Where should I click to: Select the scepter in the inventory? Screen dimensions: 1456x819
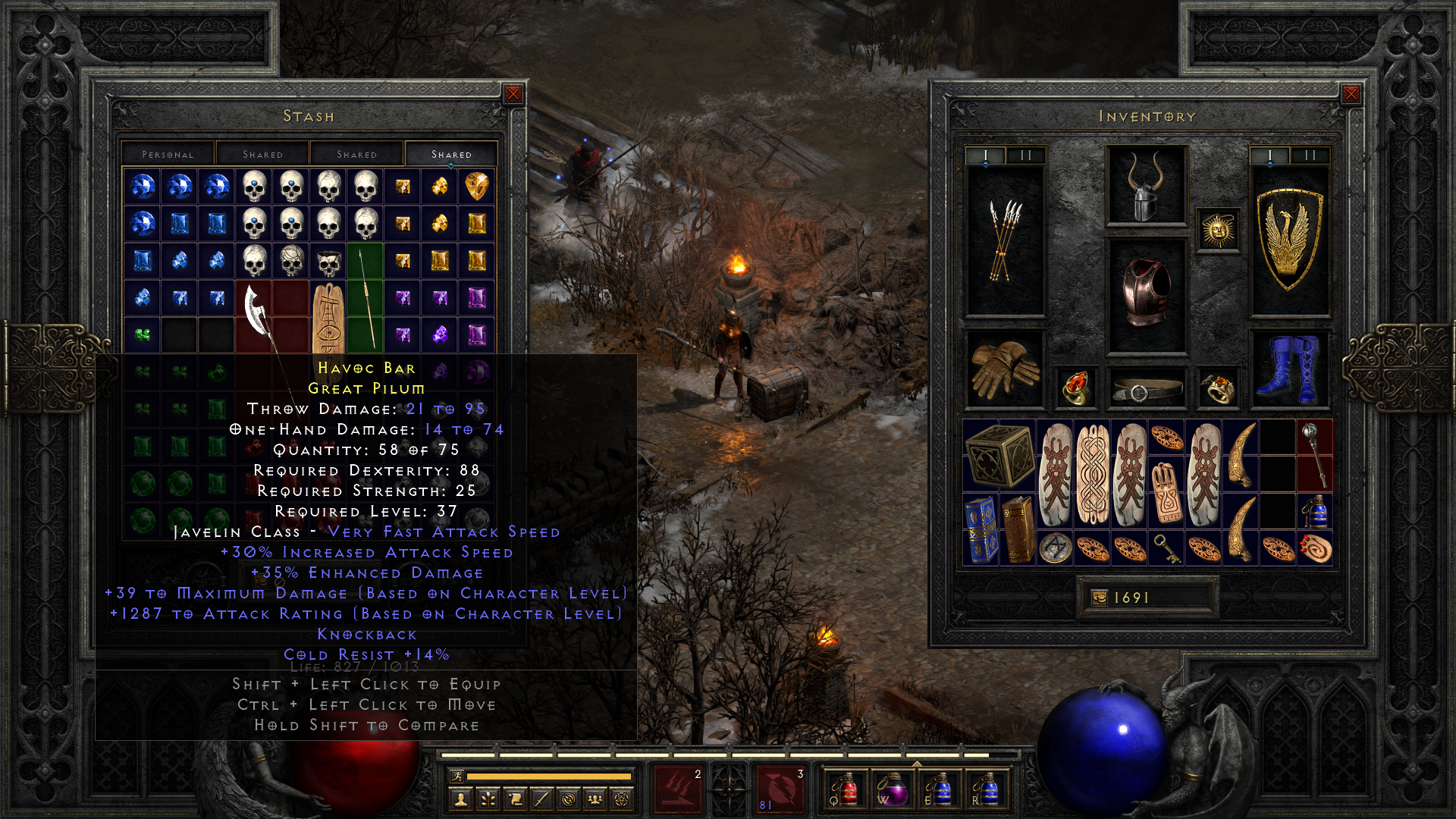[1314, 455]
